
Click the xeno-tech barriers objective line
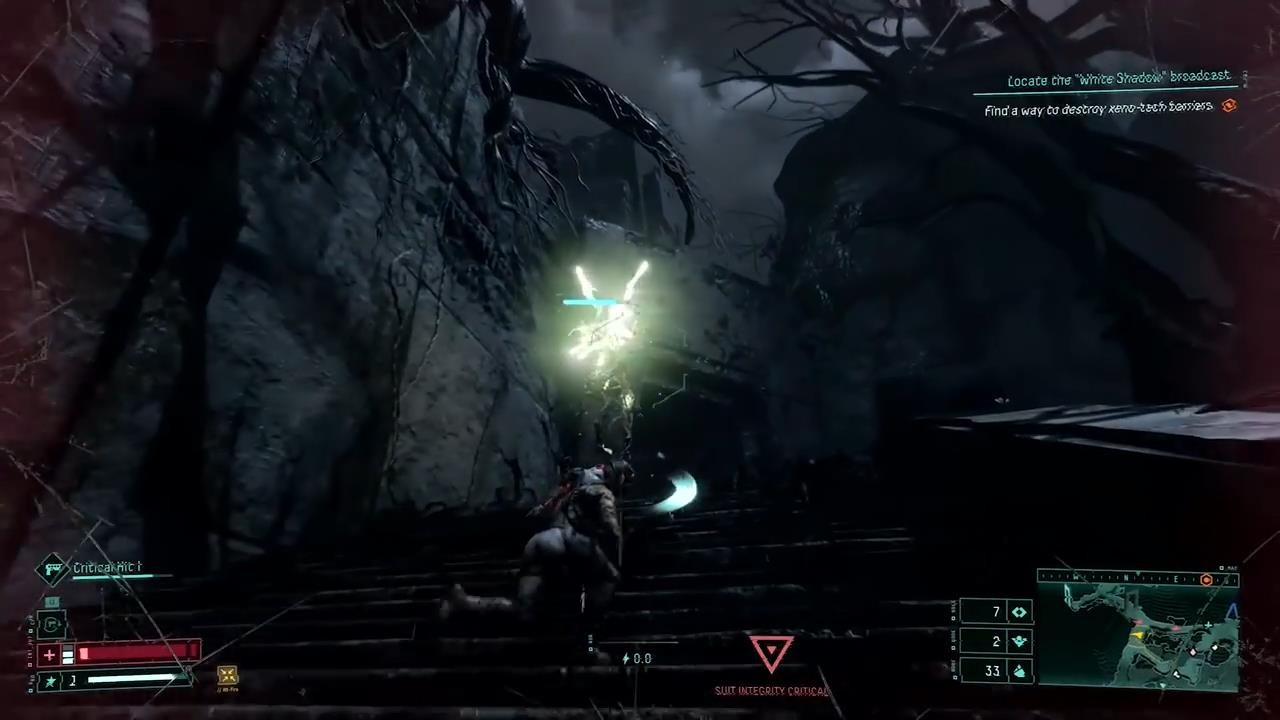pos(1098,108)
